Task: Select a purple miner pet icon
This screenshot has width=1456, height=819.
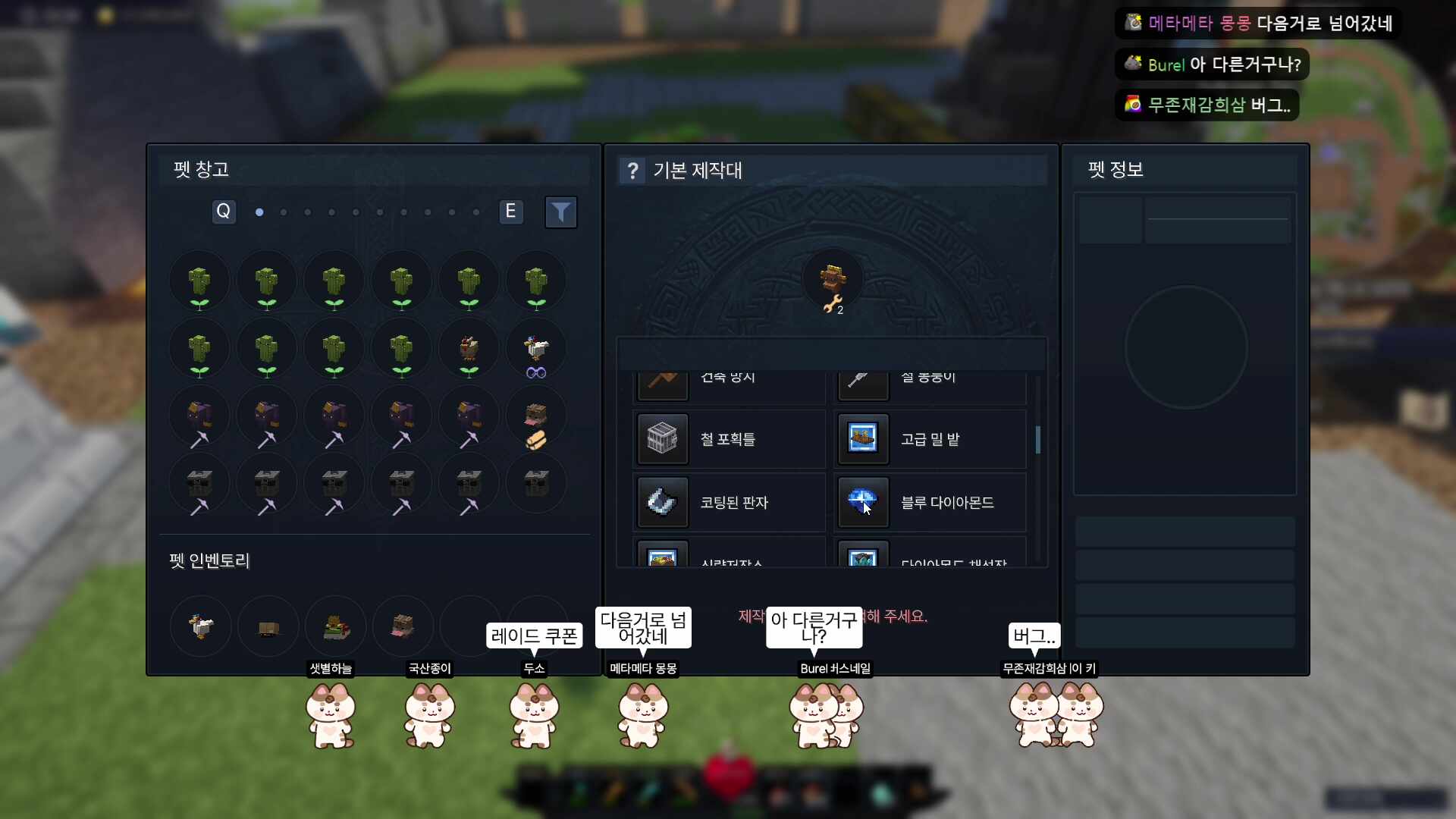Action: tap(200, 416)
